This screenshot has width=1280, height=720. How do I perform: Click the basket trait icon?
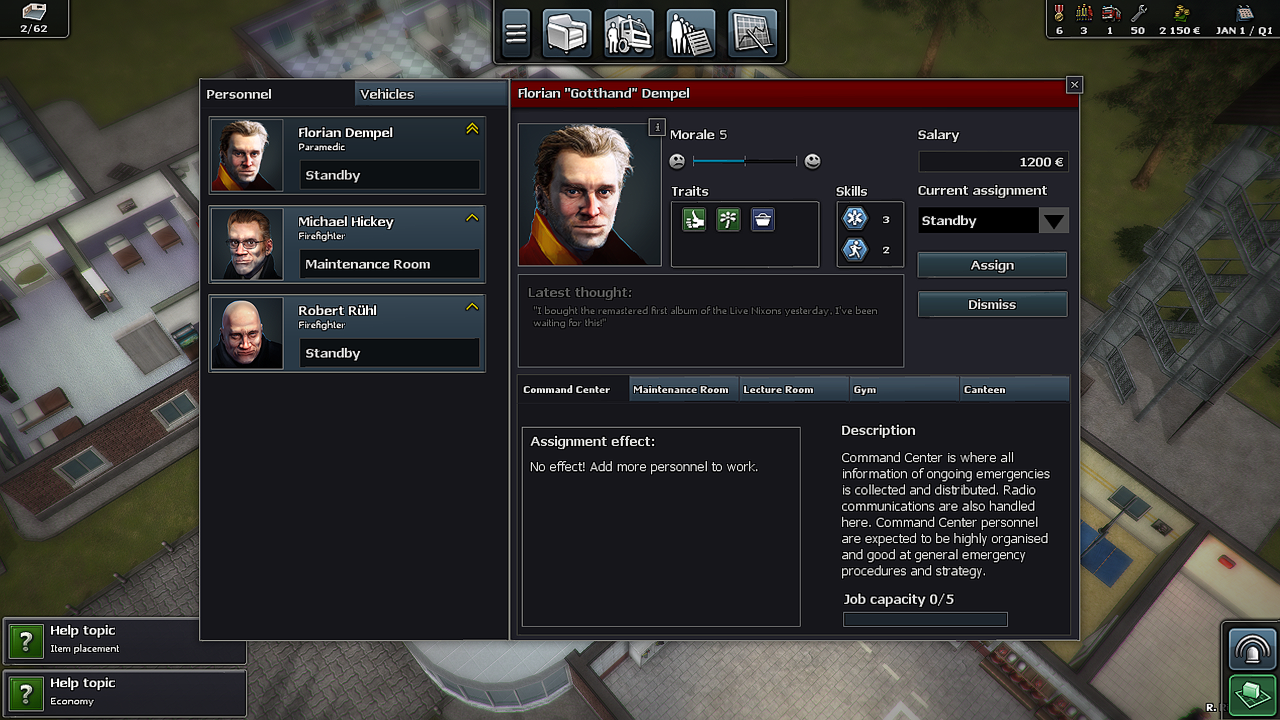762,219
